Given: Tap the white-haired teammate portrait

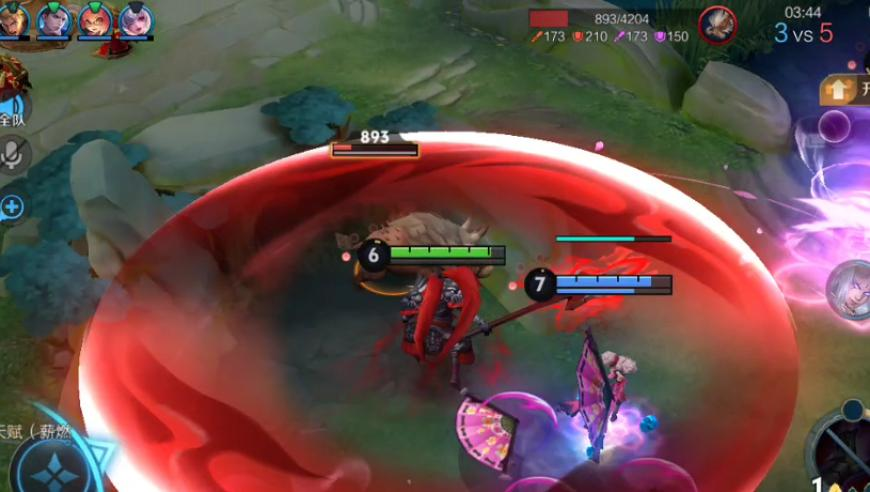Looking at the screenshot, I should (x=136, y=19).
